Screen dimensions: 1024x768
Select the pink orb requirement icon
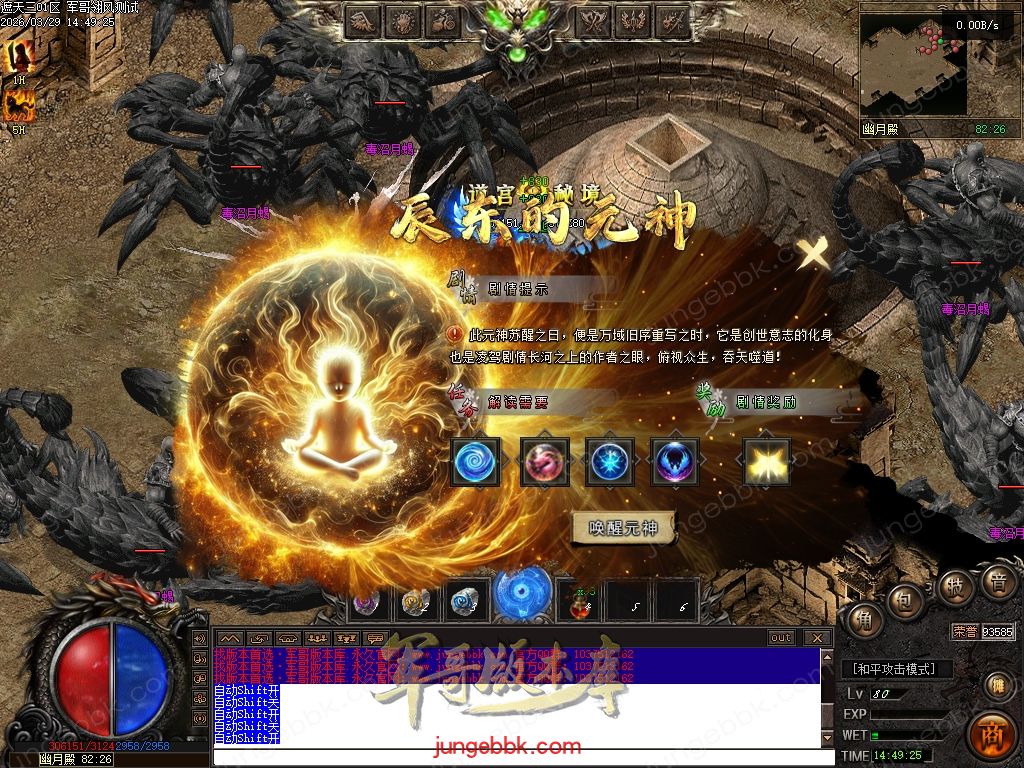click(x=545, y=462)
